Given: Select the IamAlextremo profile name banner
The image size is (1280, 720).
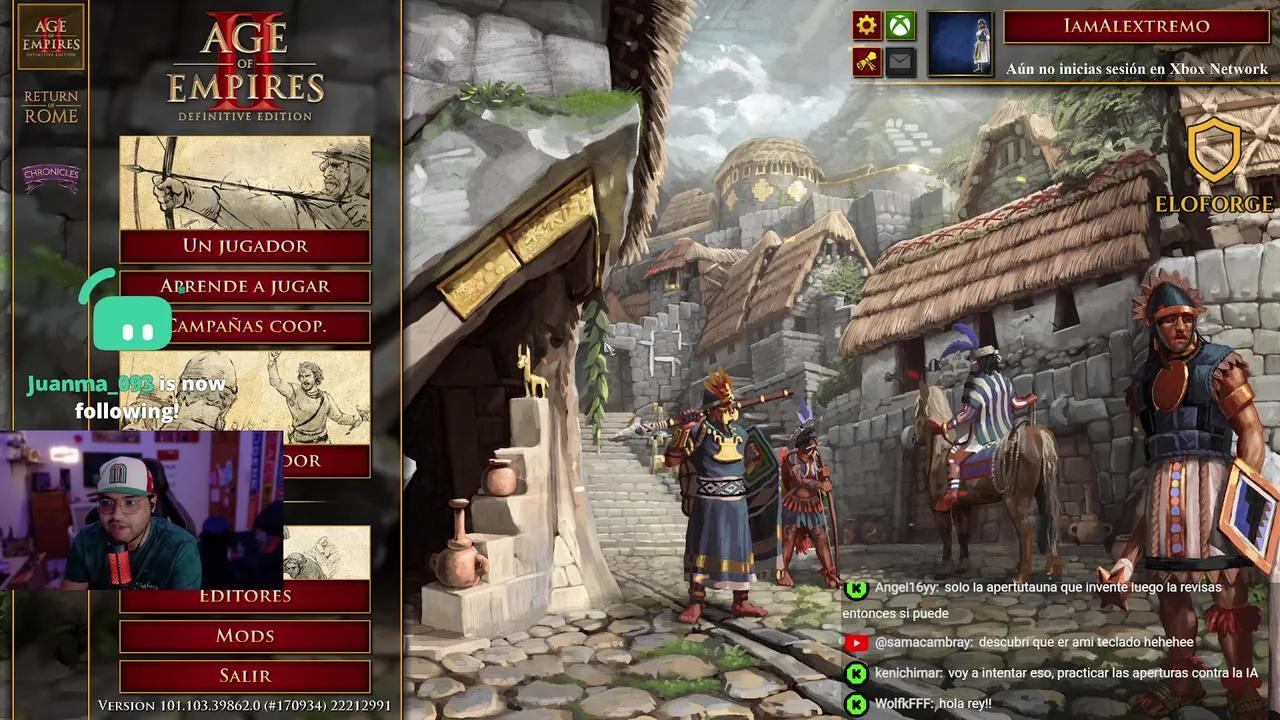Looking at the screenshot, I should click(1136, 27).
